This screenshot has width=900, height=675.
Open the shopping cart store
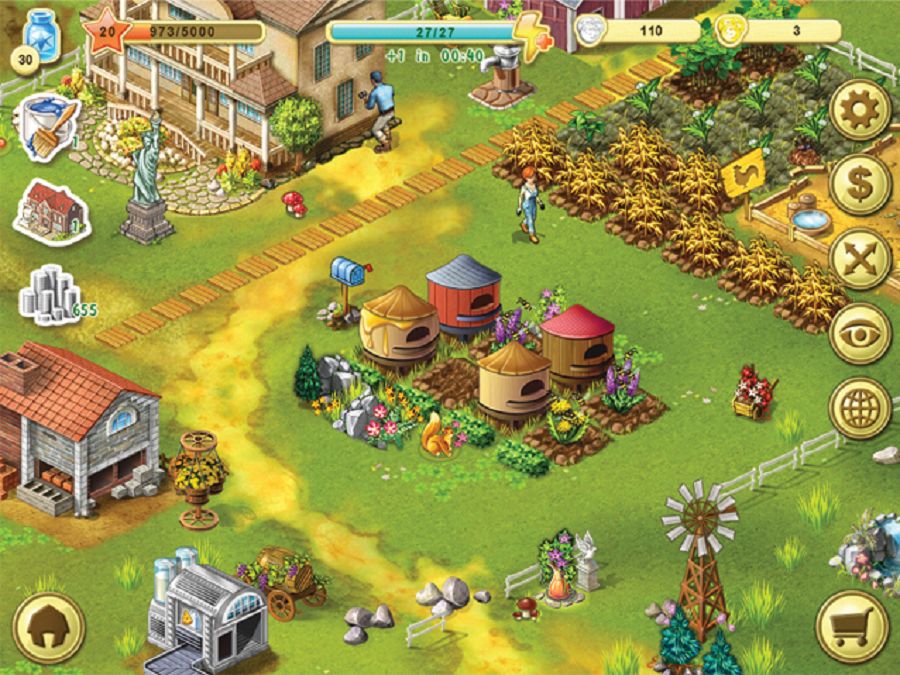852,626
